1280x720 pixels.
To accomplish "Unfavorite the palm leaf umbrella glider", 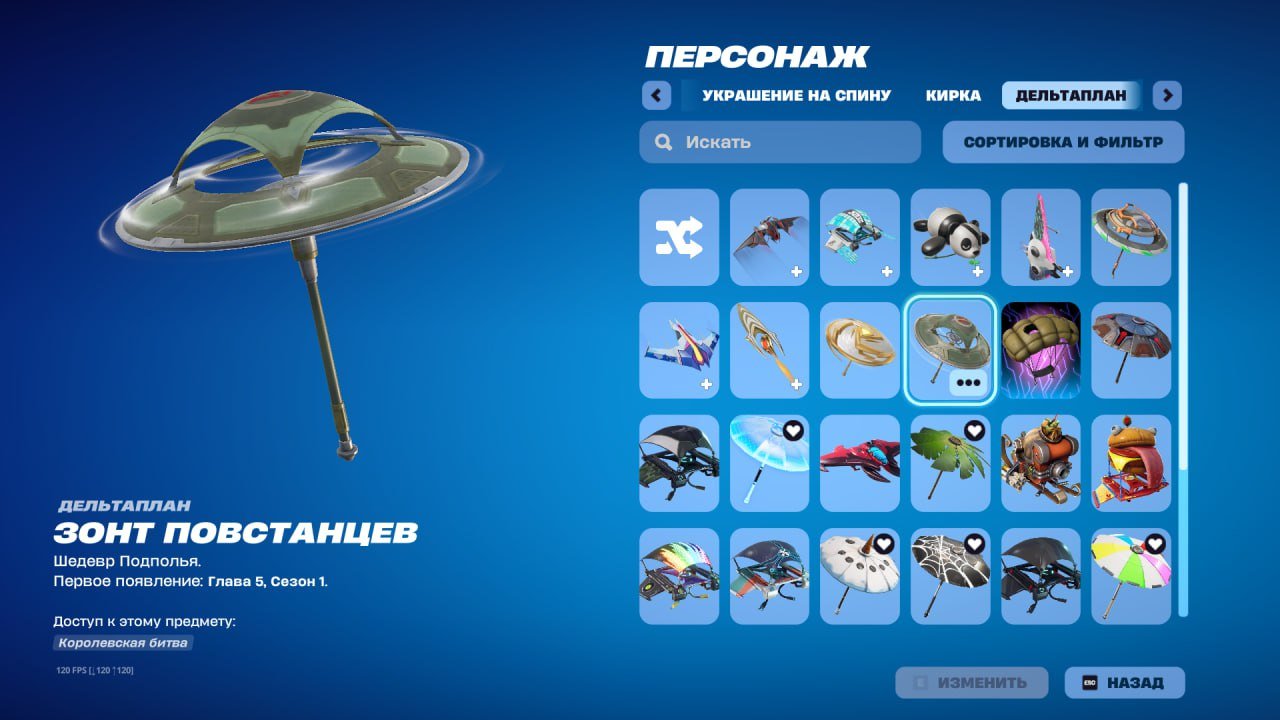I will click(972, 431).
